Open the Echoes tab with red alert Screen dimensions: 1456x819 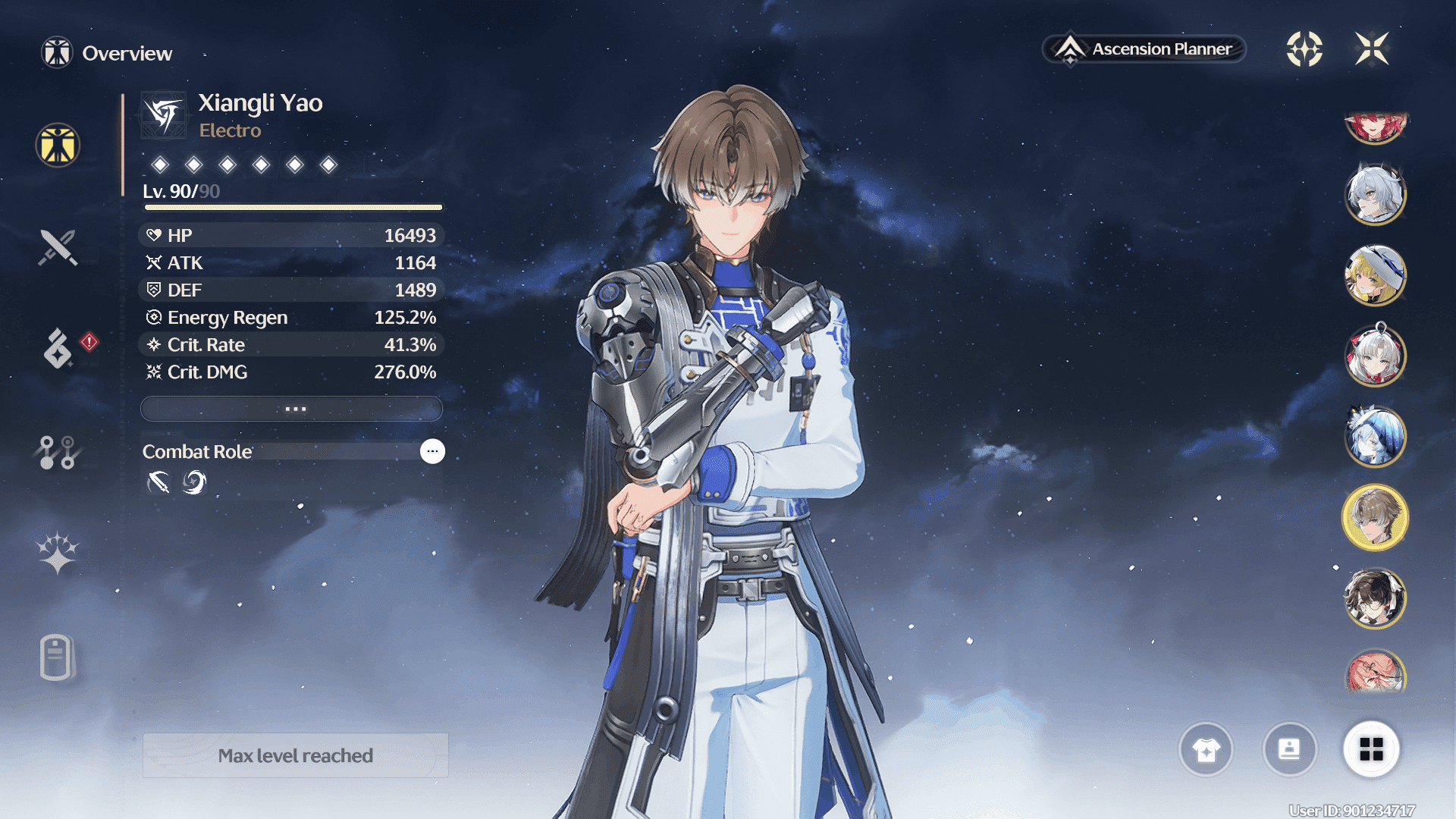coord(58,348)
